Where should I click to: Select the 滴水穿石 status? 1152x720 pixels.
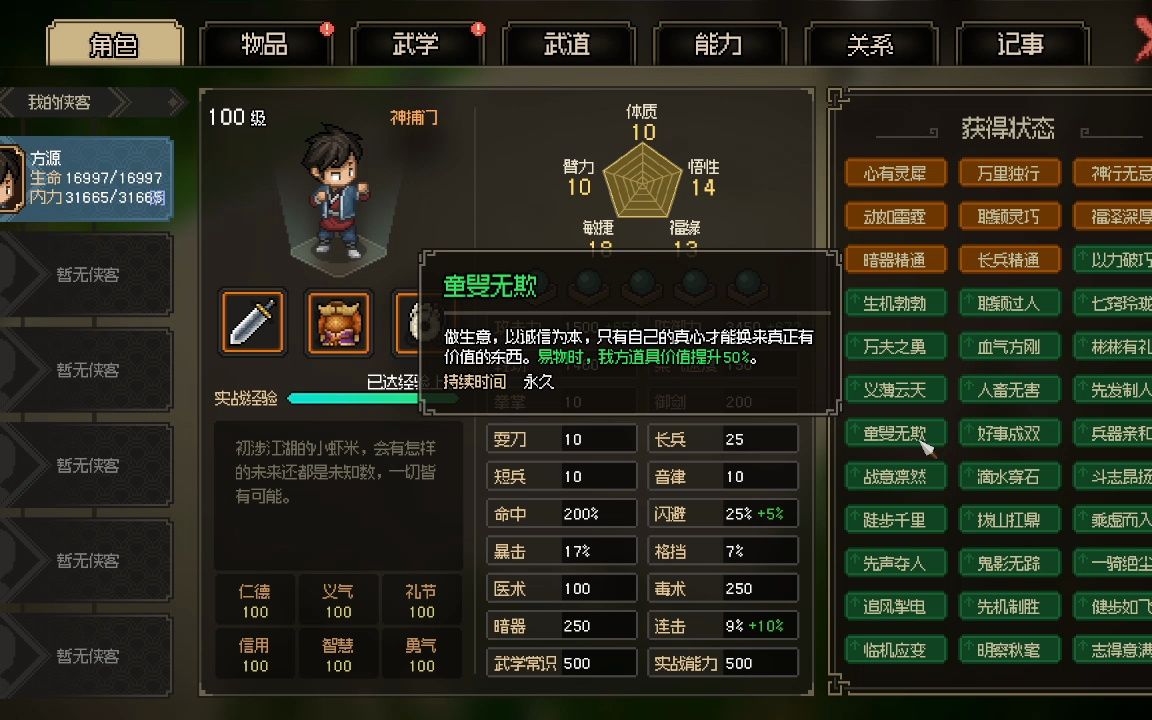[1008, 477]
